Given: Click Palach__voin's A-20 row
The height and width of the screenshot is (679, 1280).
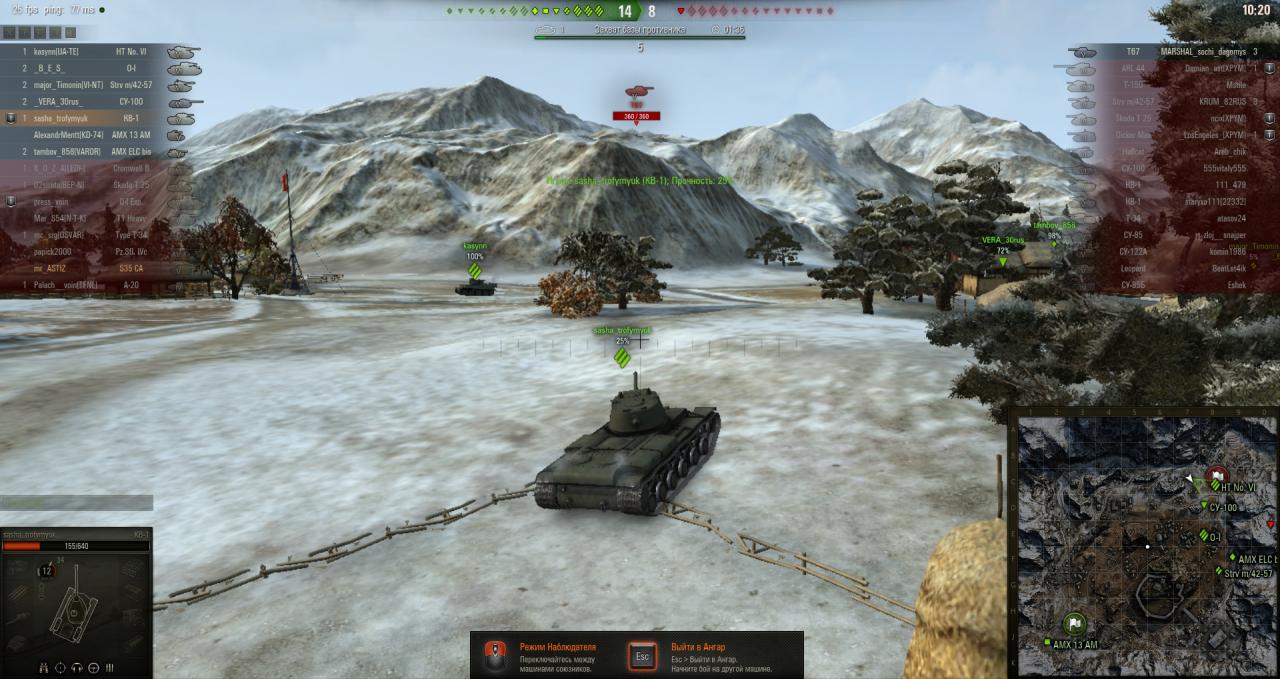Looking at the screenshot, I should [x=95, y=285].
